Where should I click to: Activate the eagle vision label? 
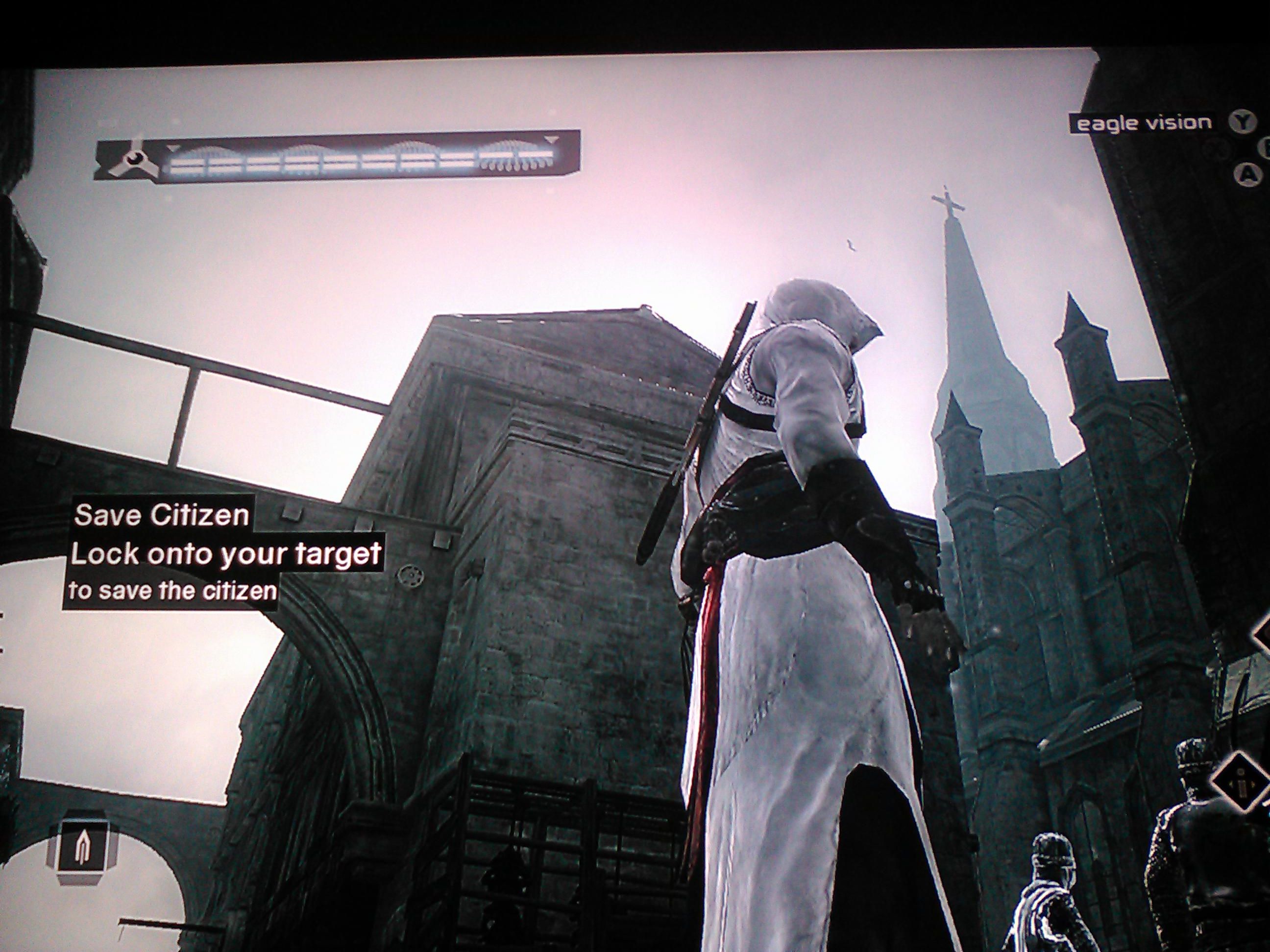pos(1144,123)
